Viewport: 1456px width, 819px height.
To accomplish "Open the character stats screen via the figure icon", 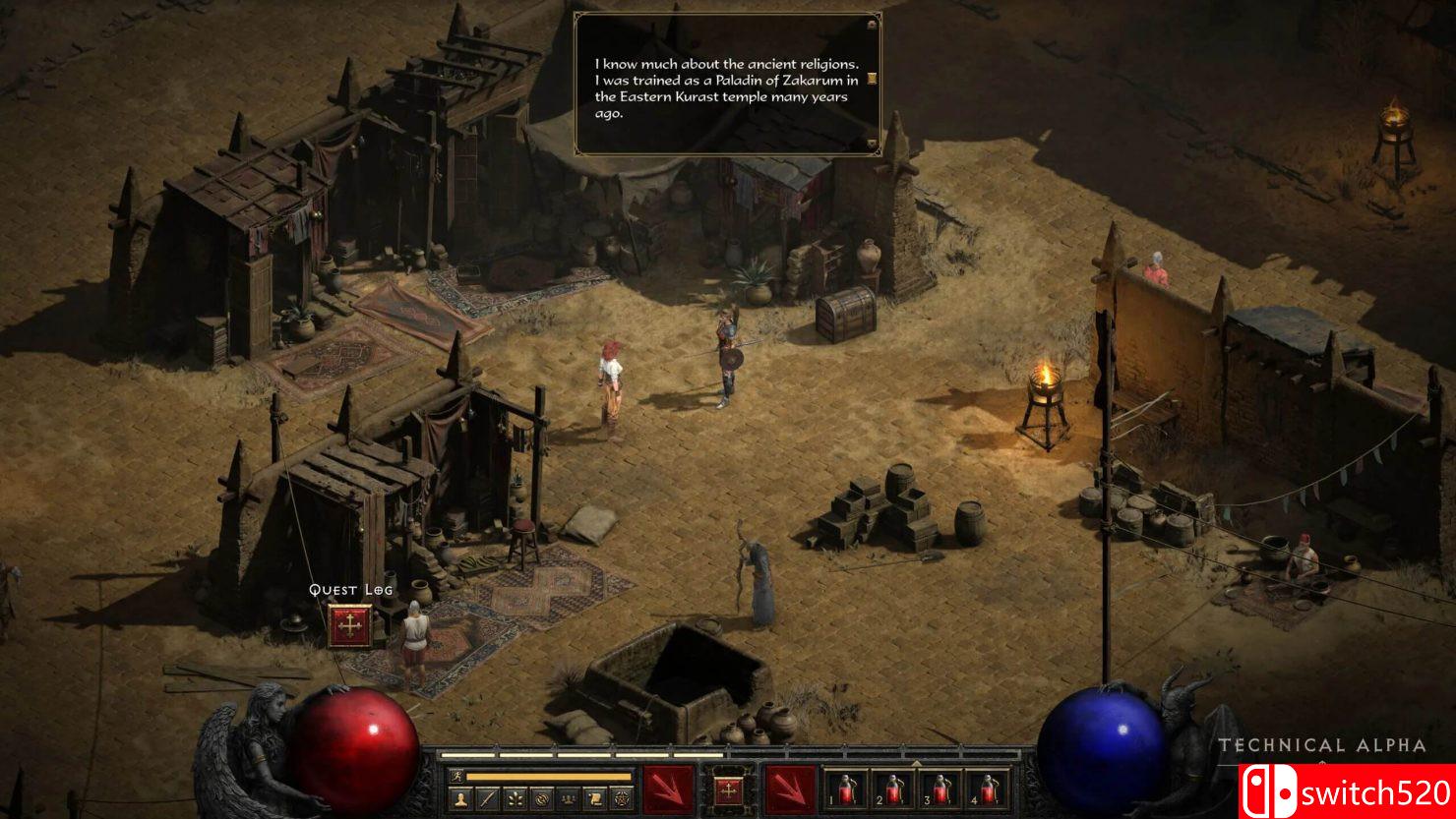I will (462, 798).
